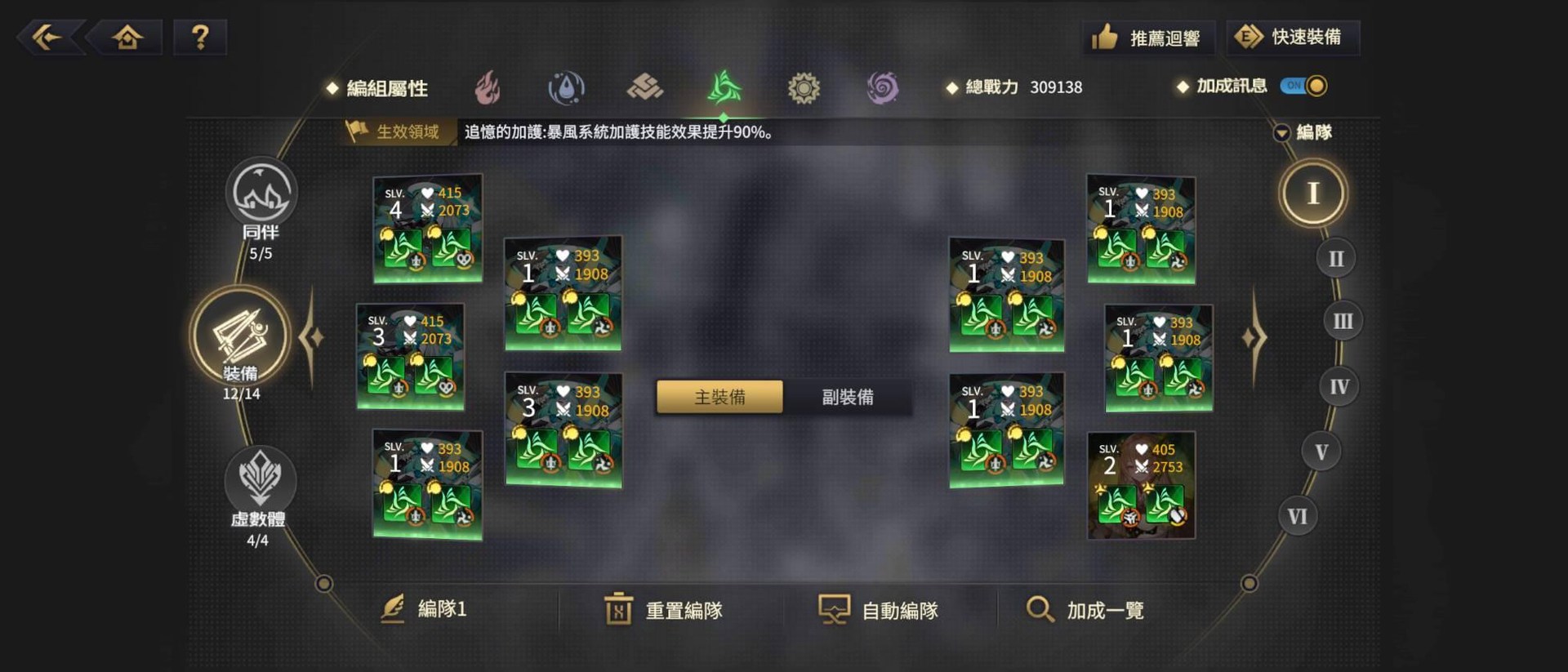Click the right navigation chevron arrow
The image size is (1568, 672).
coord(1254,335)
